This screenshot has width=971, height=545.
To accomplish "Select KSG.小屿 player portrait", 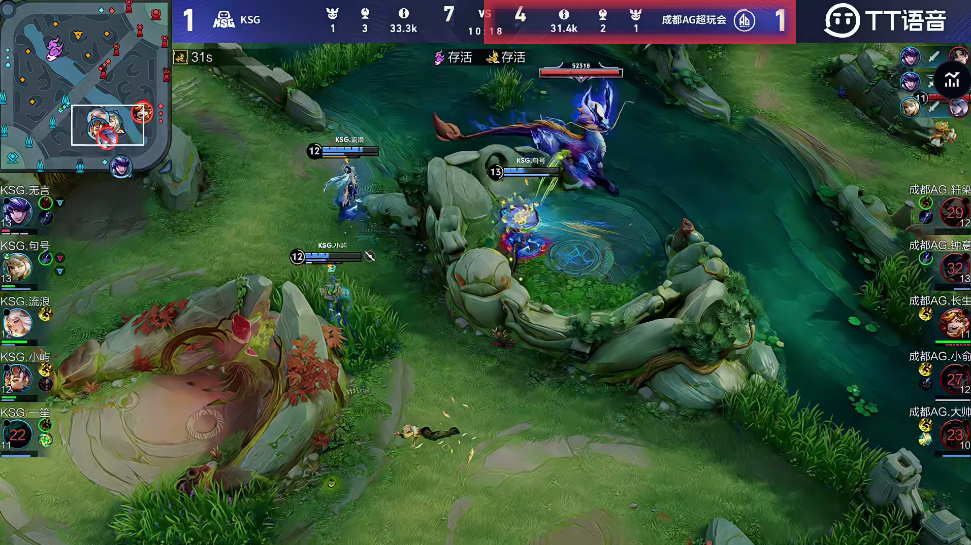I will pos(17,378).
